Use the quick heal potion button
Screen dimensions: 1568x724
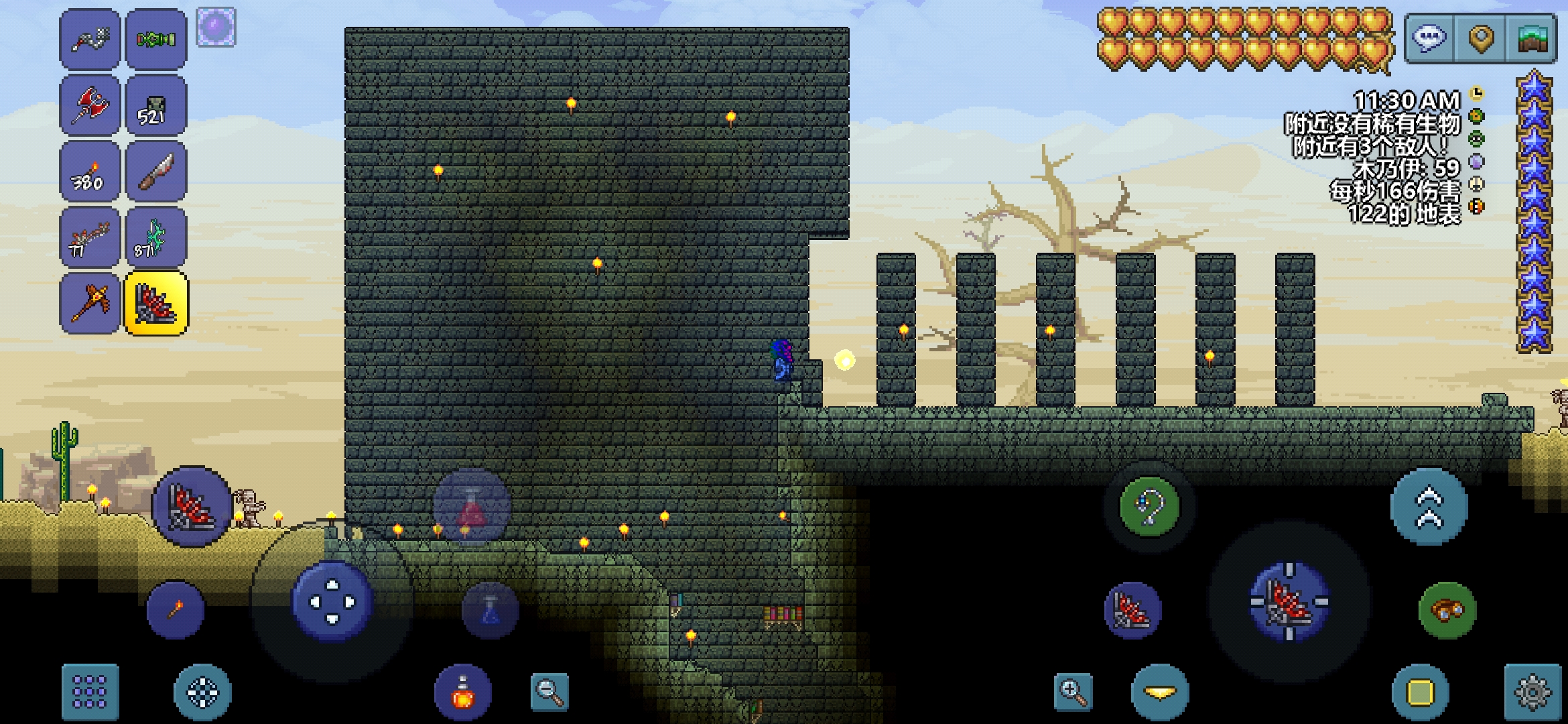pyautogui.click(x=462, y=692)
